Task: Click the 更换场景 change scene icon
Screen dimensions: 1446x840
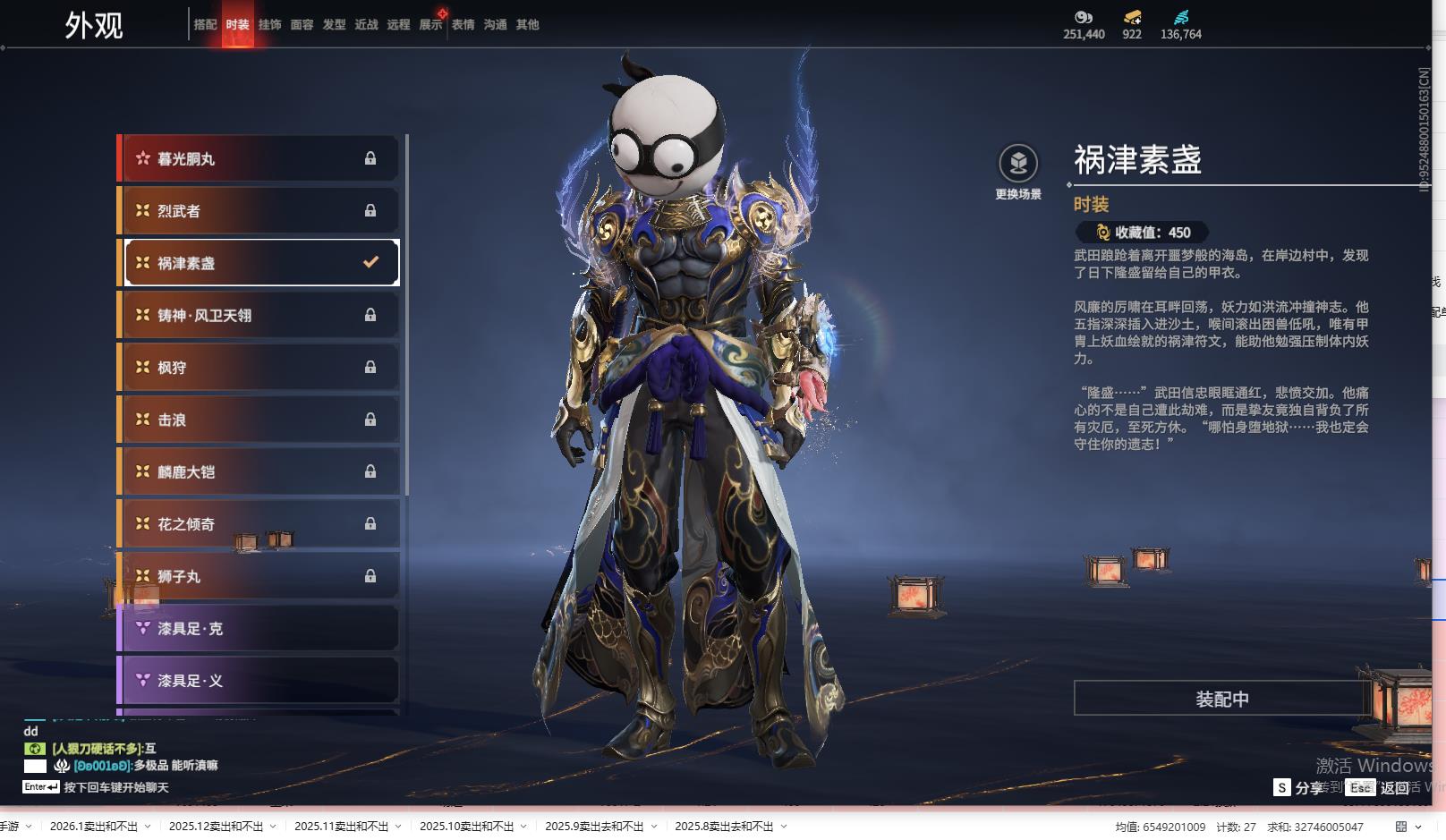Action: tap(1018, 165)
